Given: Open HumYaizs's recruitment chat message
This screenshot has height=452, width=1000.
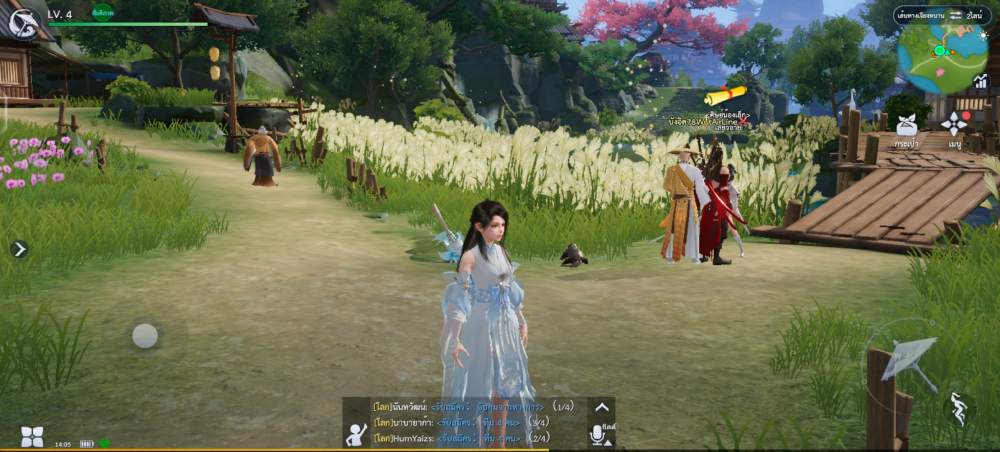Looking at the screenshot, I should 462,438.
